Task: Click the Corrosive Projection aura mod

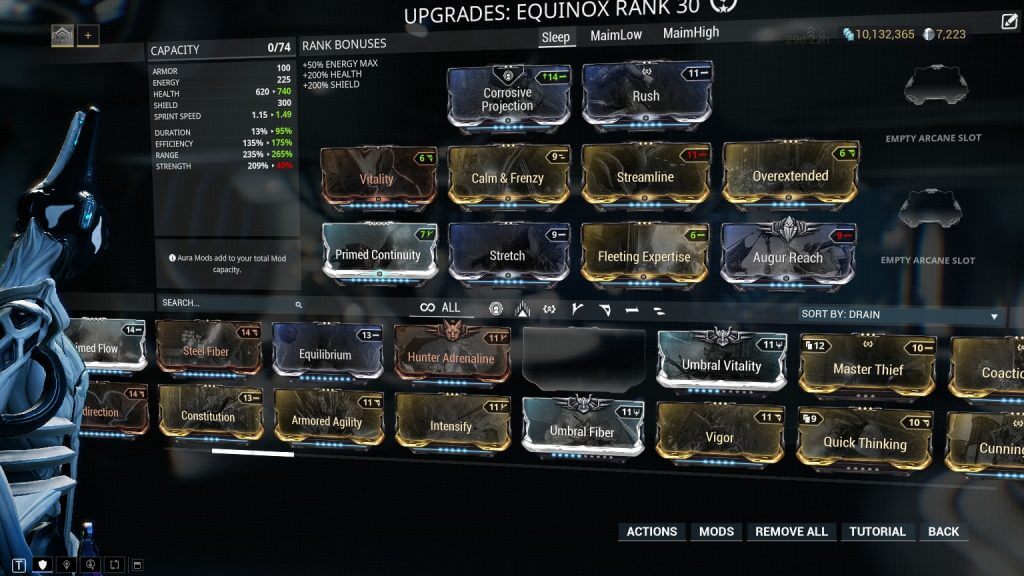Action: 507,98
